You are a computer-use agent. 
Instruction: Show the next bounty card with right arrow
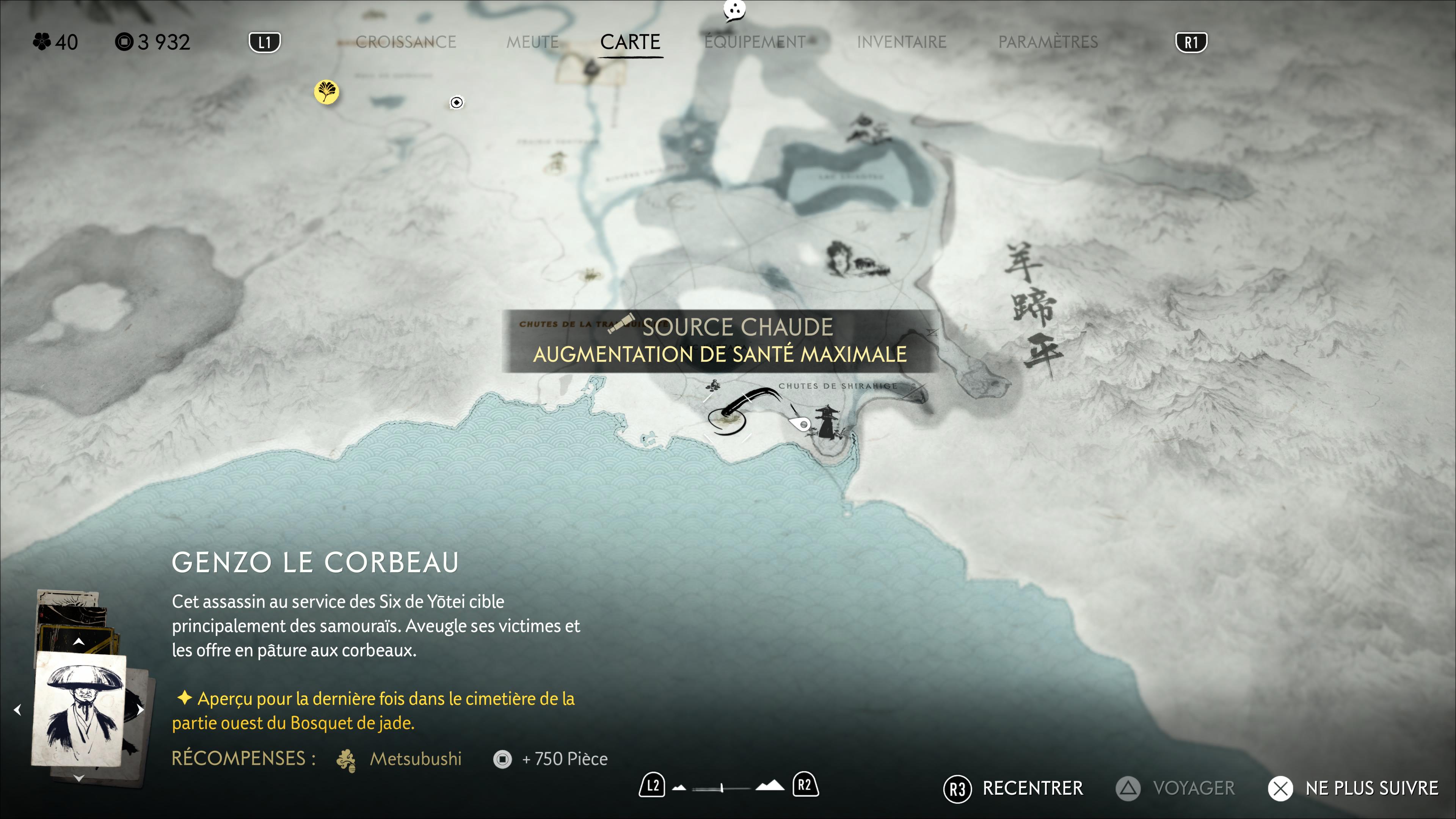tap(140, 710)
